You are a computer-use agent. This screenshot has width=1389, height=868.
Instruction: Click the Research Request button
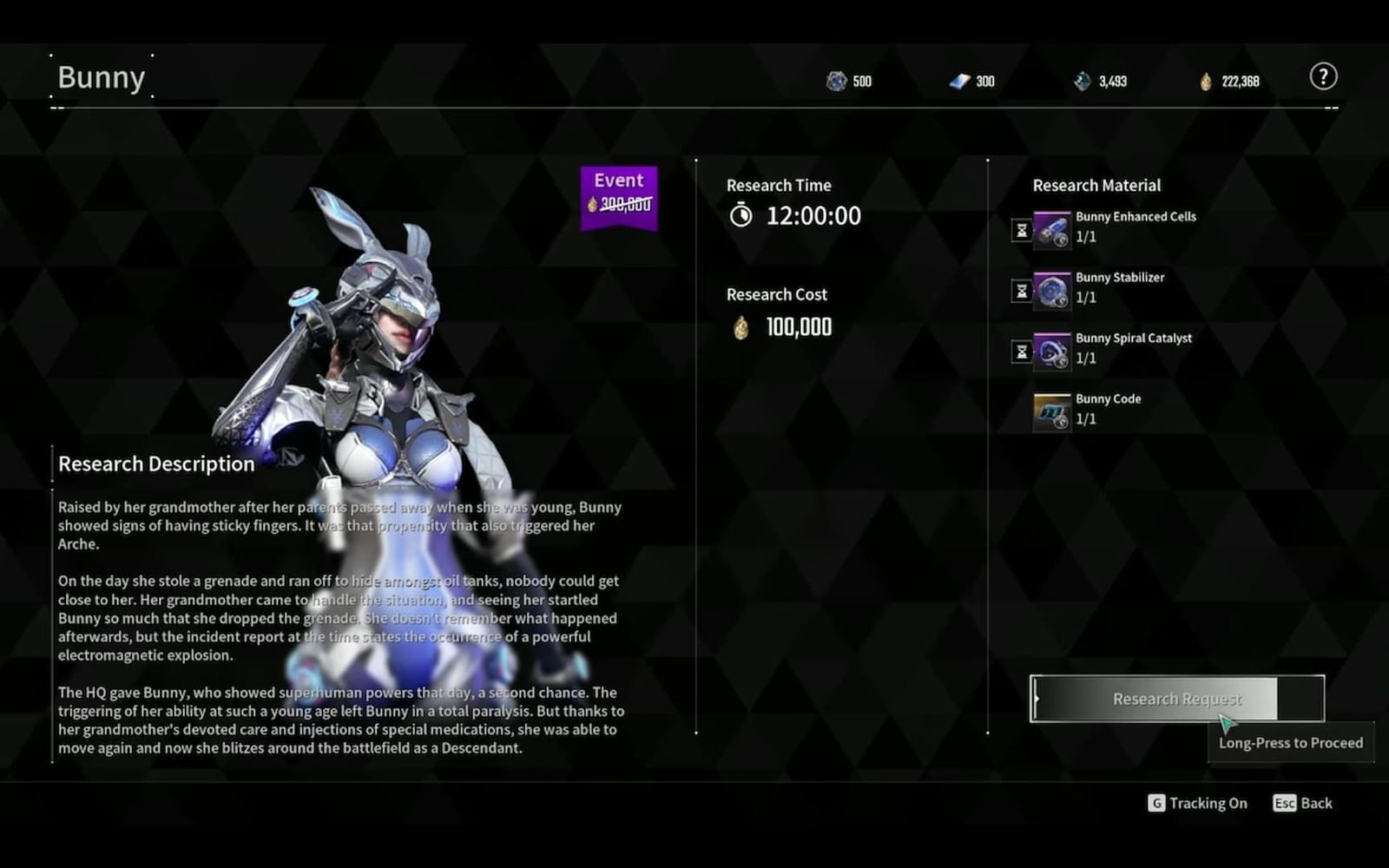point(1176,699)
